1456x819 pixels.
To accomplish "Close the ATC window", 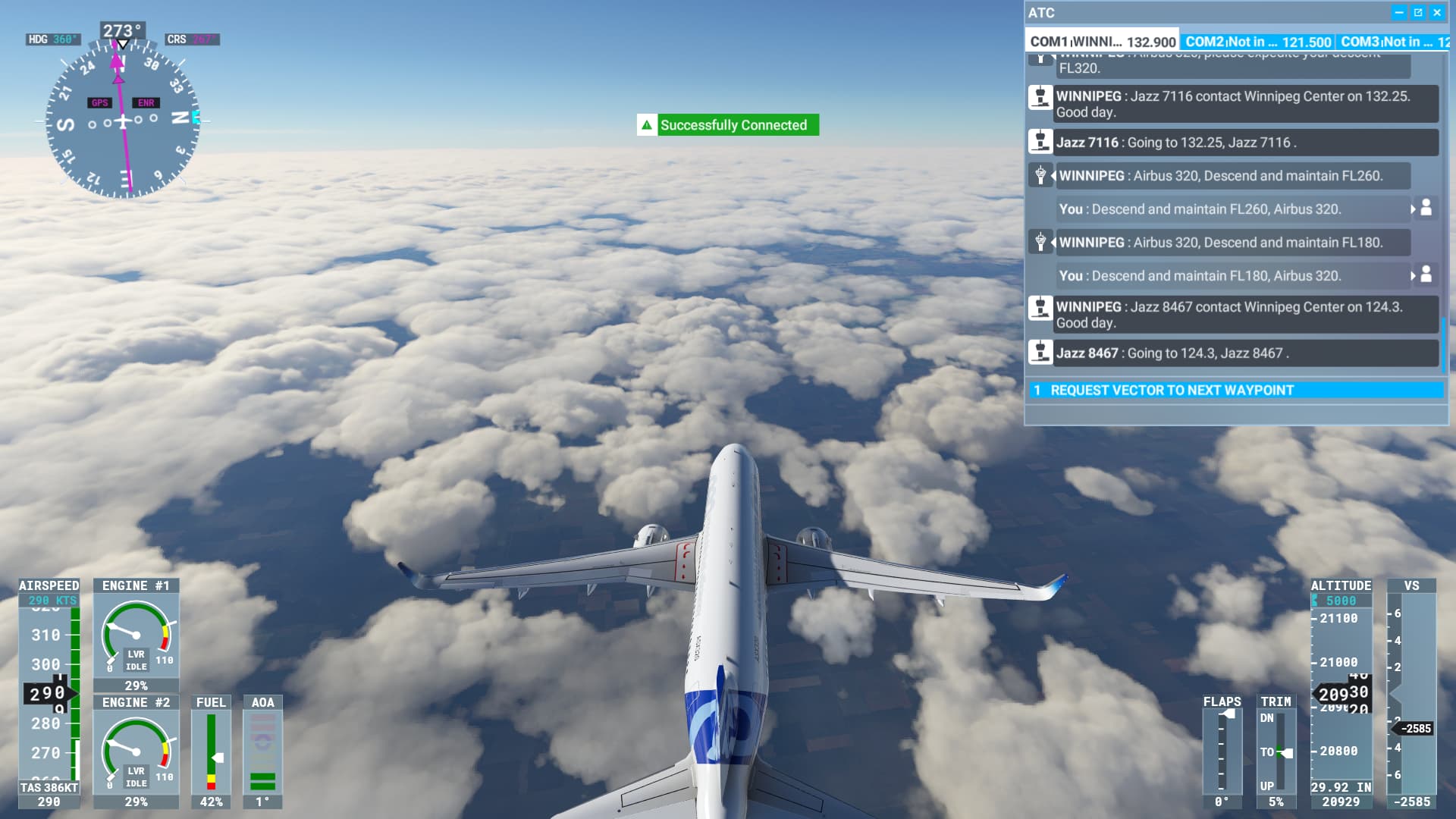I will coord(1437,13).
